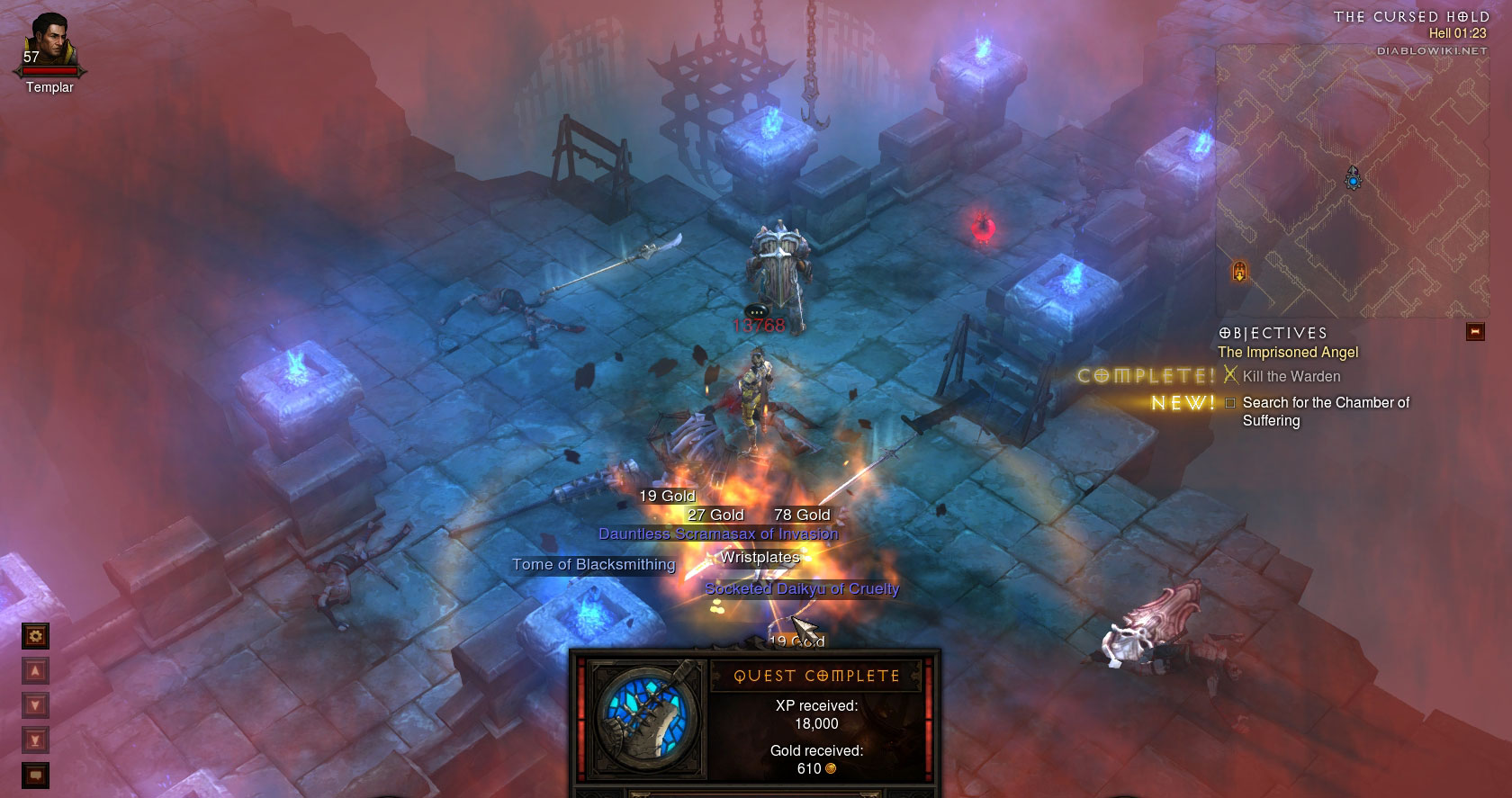Pick up Dauntless Scramasax of Invasion
This screenshot has height=798, width=1512.
[x=717, y=534]
